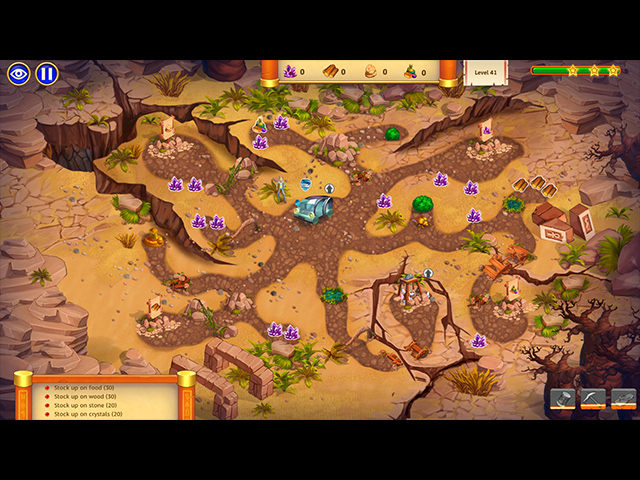Screen dimensions: 640x480
Task: Toggle the eye view button
Action: [x=19, y=73]
